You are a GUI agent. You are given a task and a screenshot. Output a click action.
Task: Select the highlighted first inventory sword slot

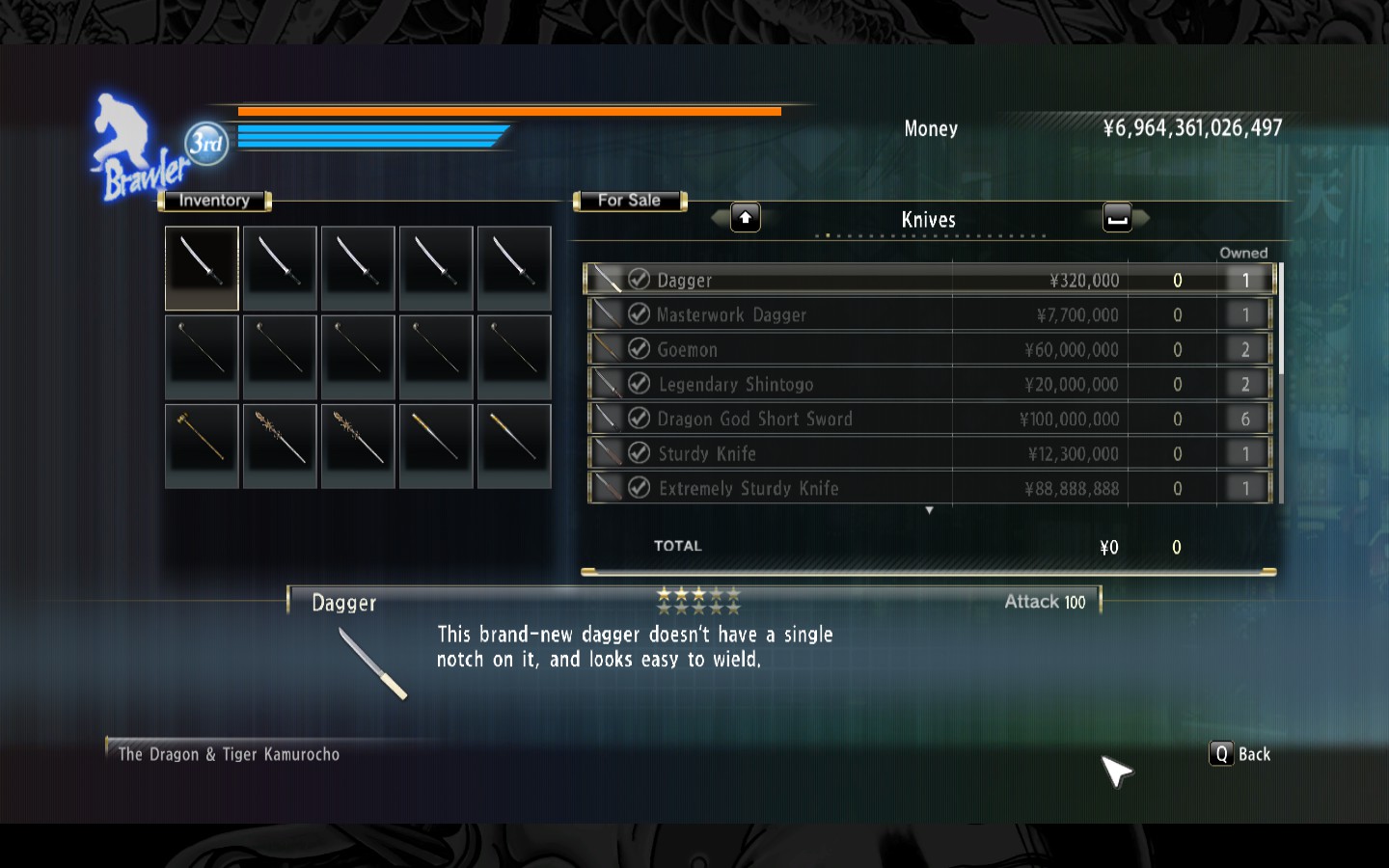click(202, 267)
